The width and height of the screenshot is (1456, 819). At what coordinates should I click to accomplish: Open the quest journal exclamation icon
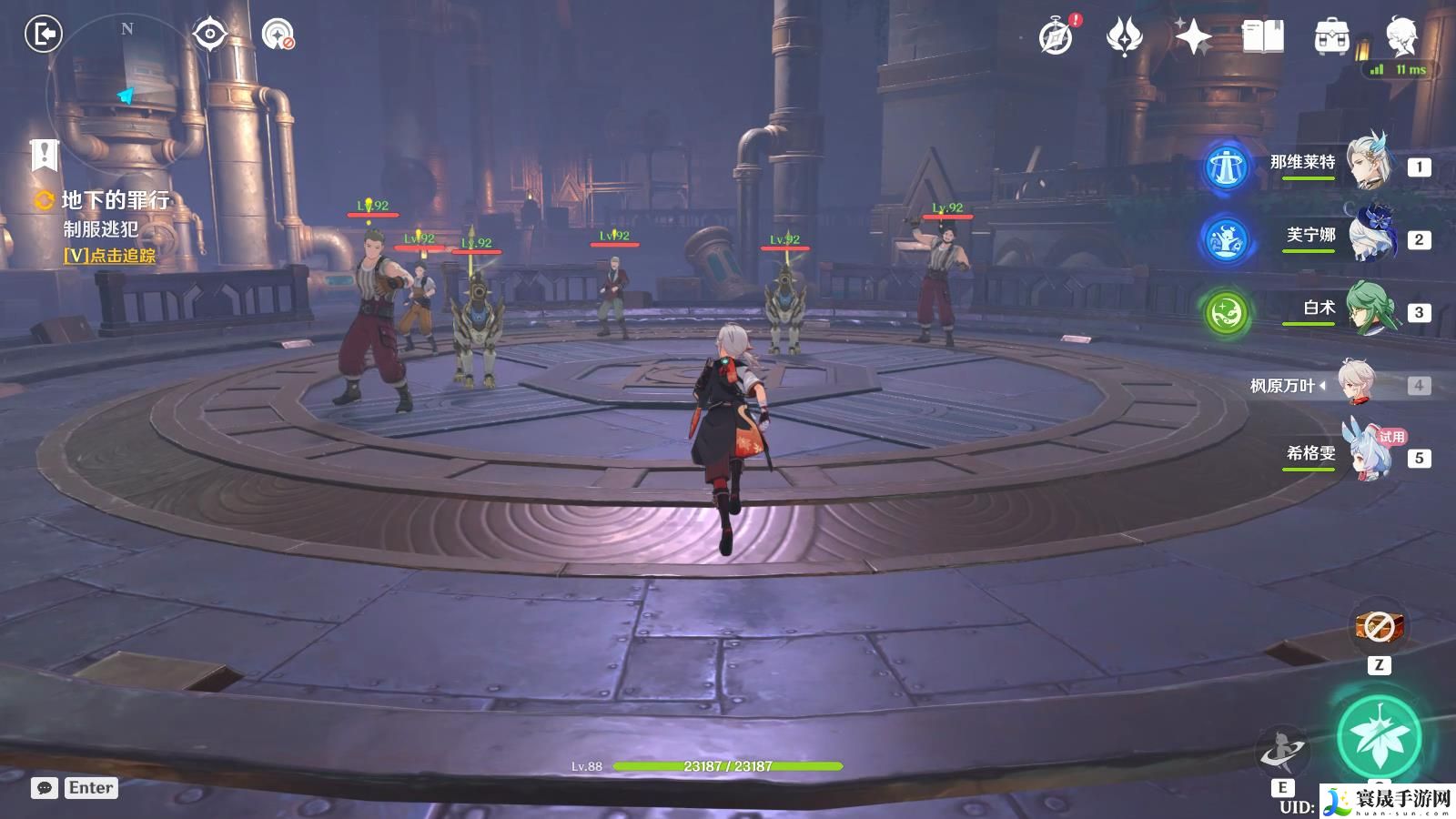44,155
